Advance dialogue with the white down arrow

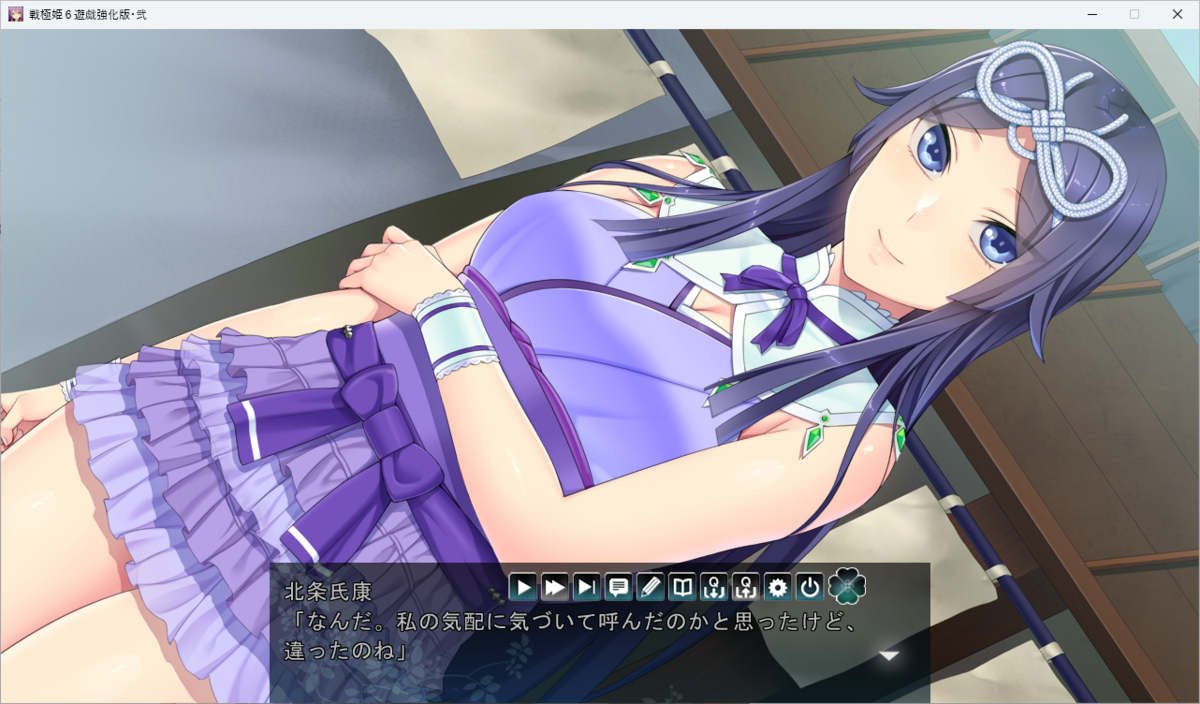(888, 656)
